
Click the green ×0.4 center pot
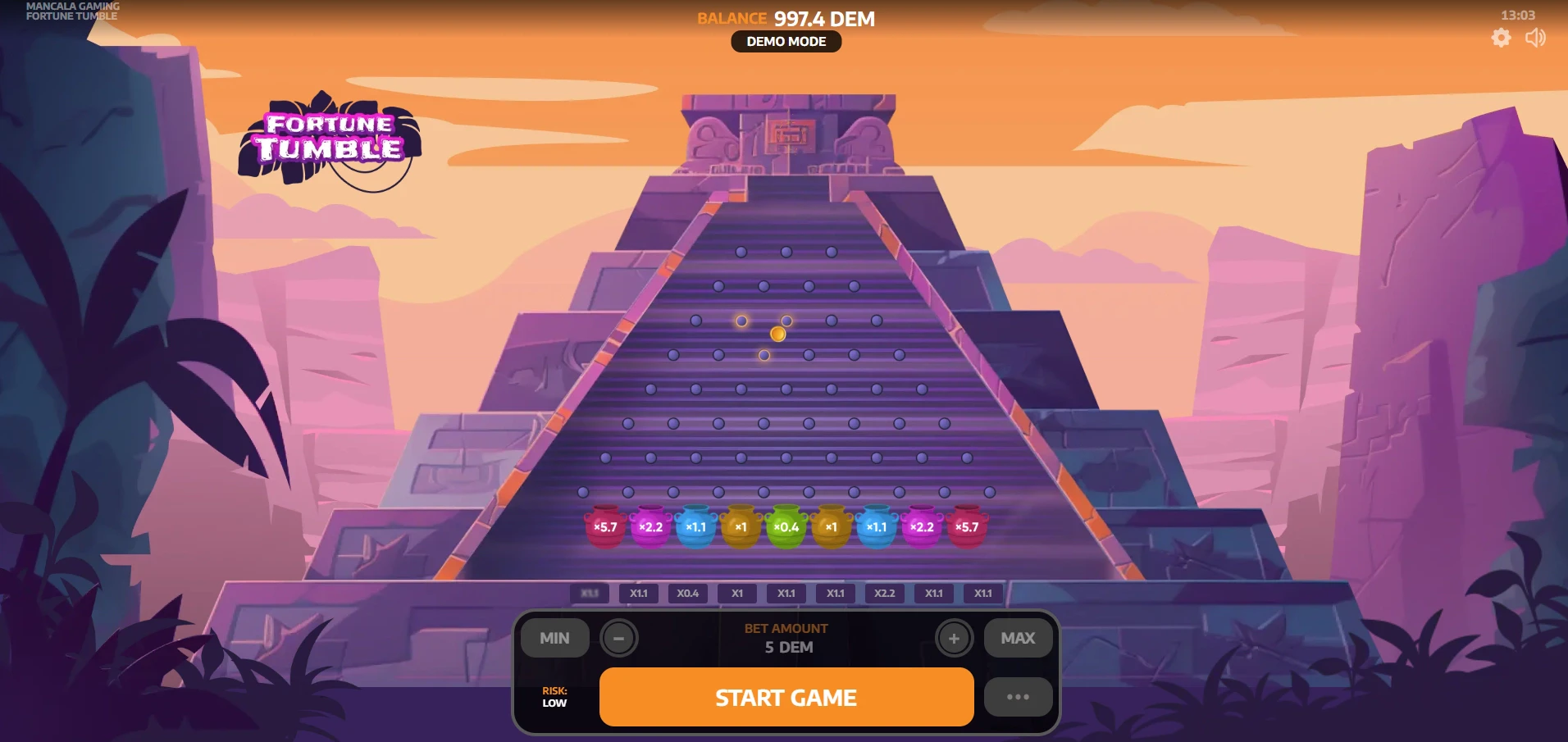click(785, 527)
